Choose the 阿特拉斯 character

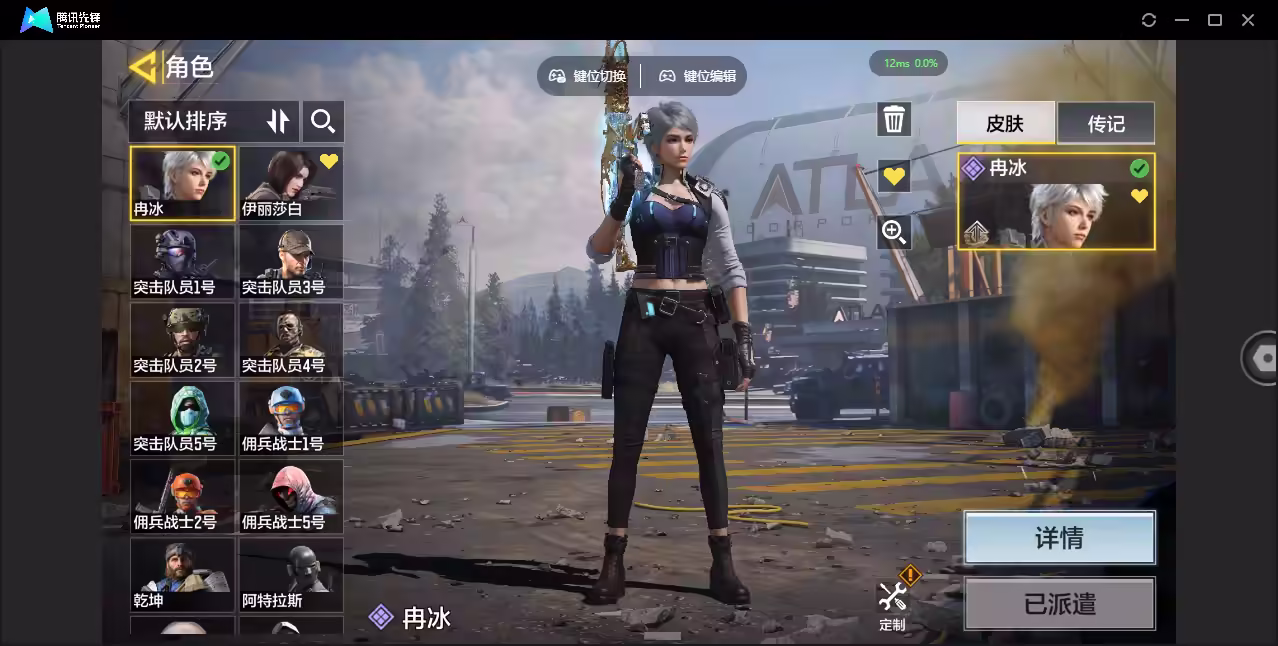tap(291, 575)
